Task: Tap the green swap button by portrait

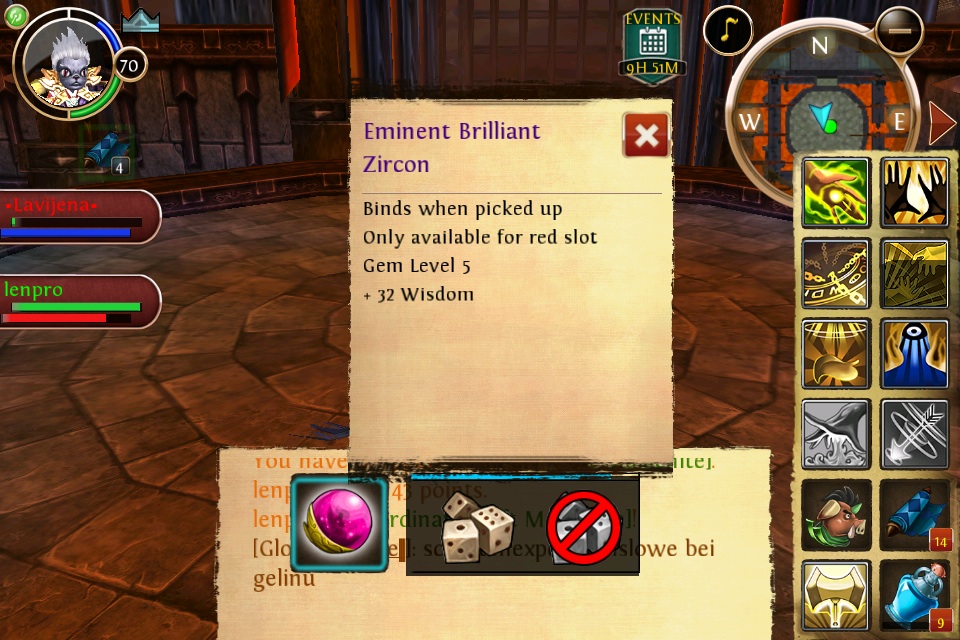Action: click(16, 15)
